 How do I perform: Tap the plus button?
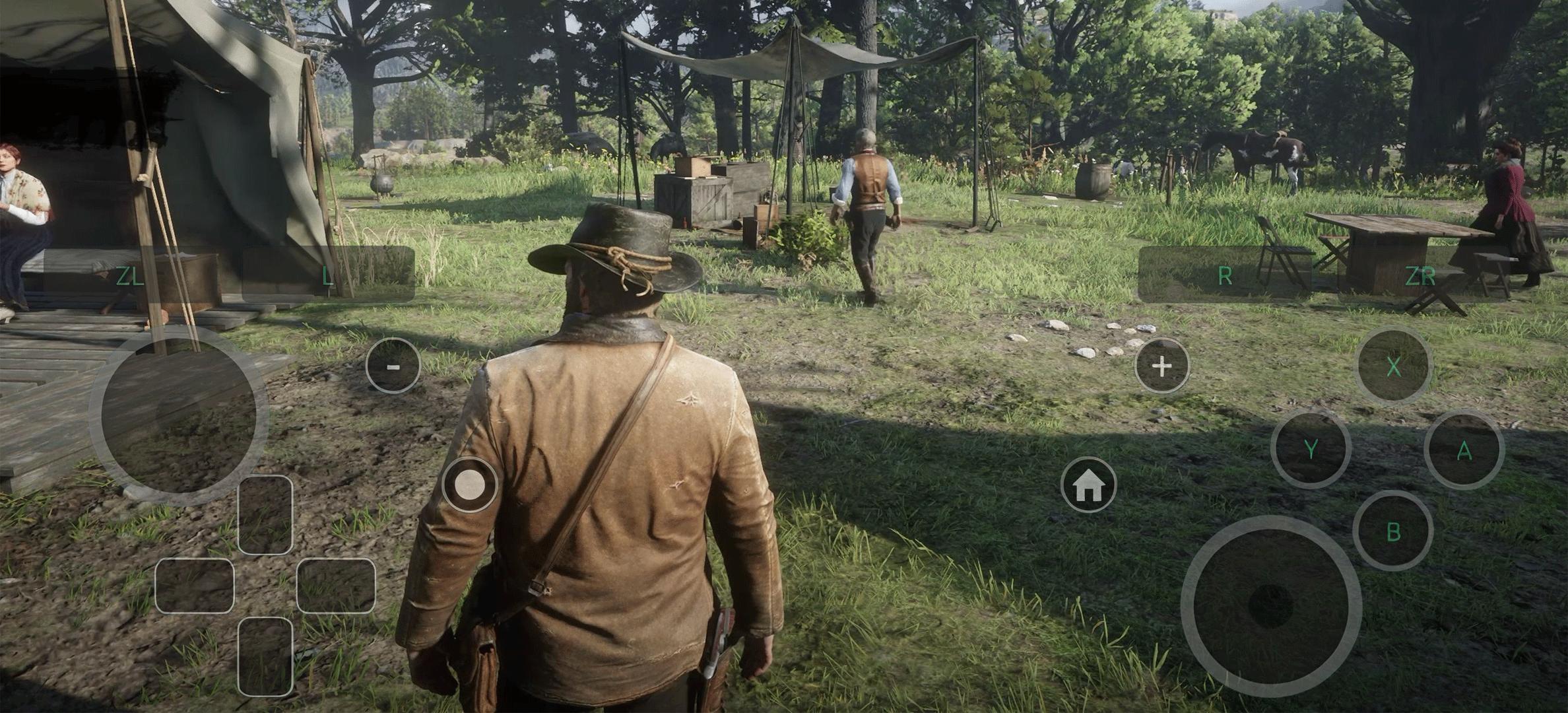(1161, 366)
